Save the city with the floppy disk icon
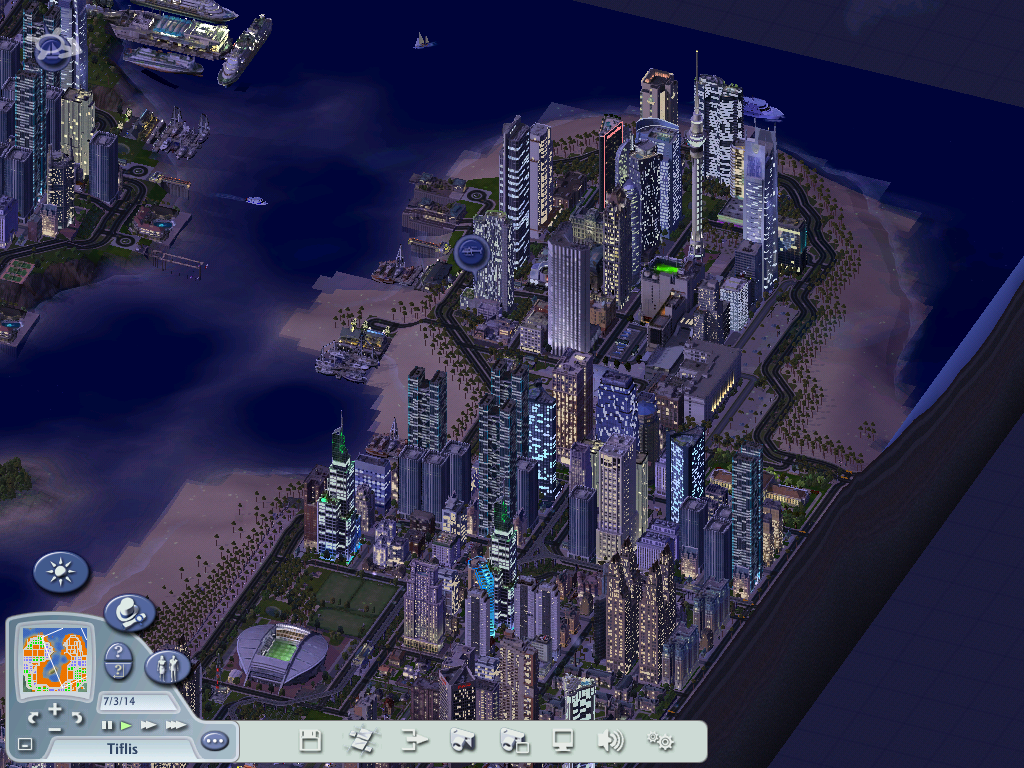 coord(311,741)
